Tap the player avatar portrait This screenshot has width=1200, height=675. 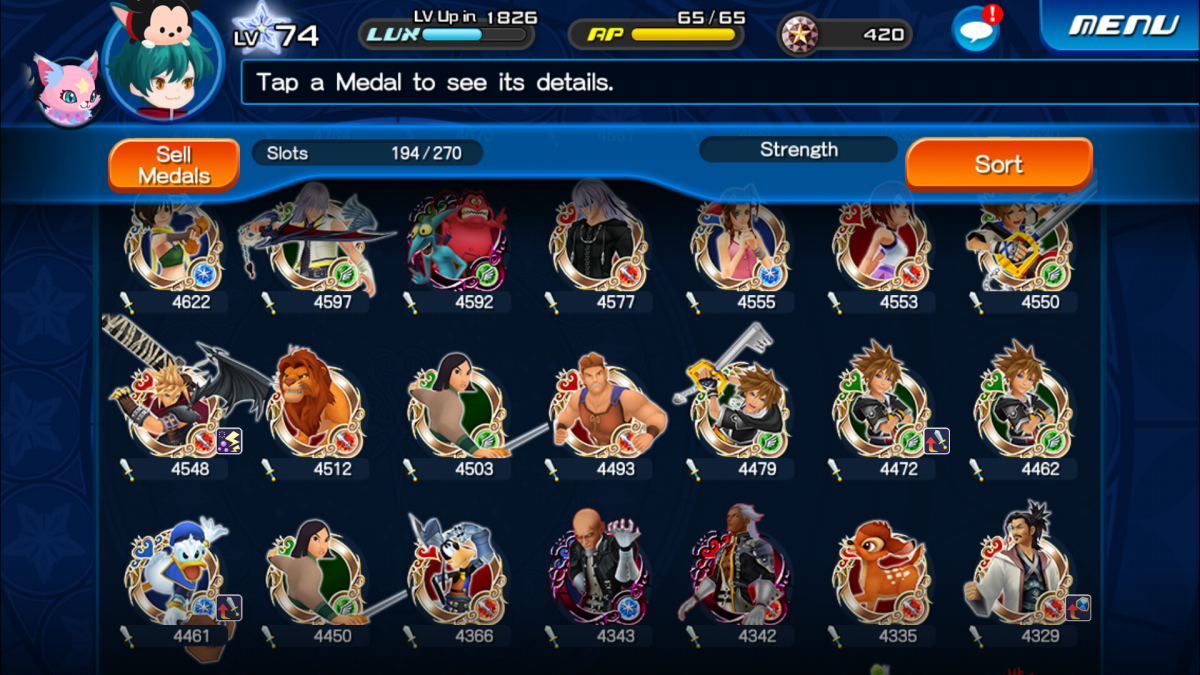163,62
